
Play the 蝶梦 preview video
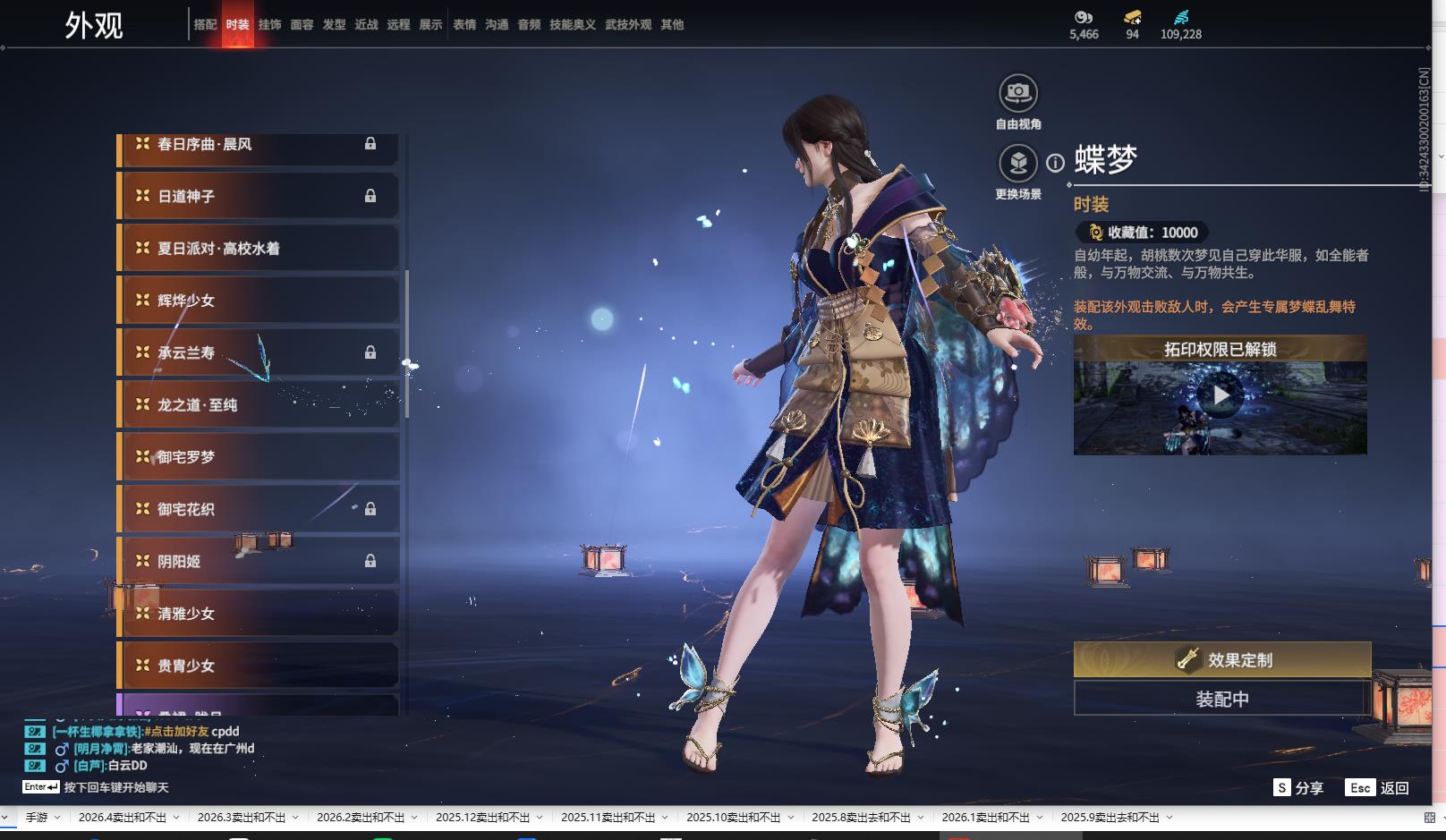click(x=1220, y=395)
